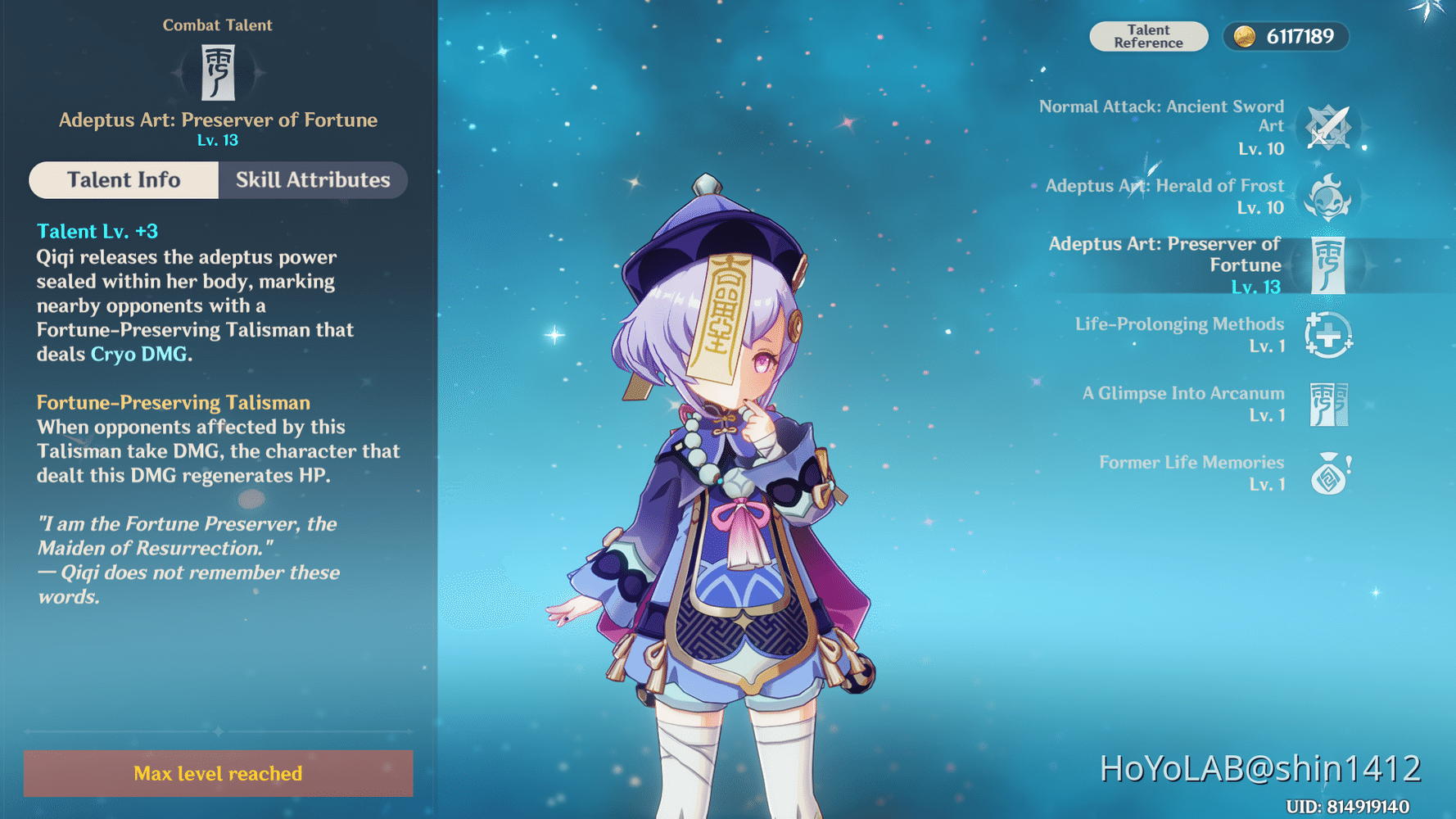Select the Cryo DMG highlighted text
The height and width of the screenshot is (819, 1456).
coord(138,354)
